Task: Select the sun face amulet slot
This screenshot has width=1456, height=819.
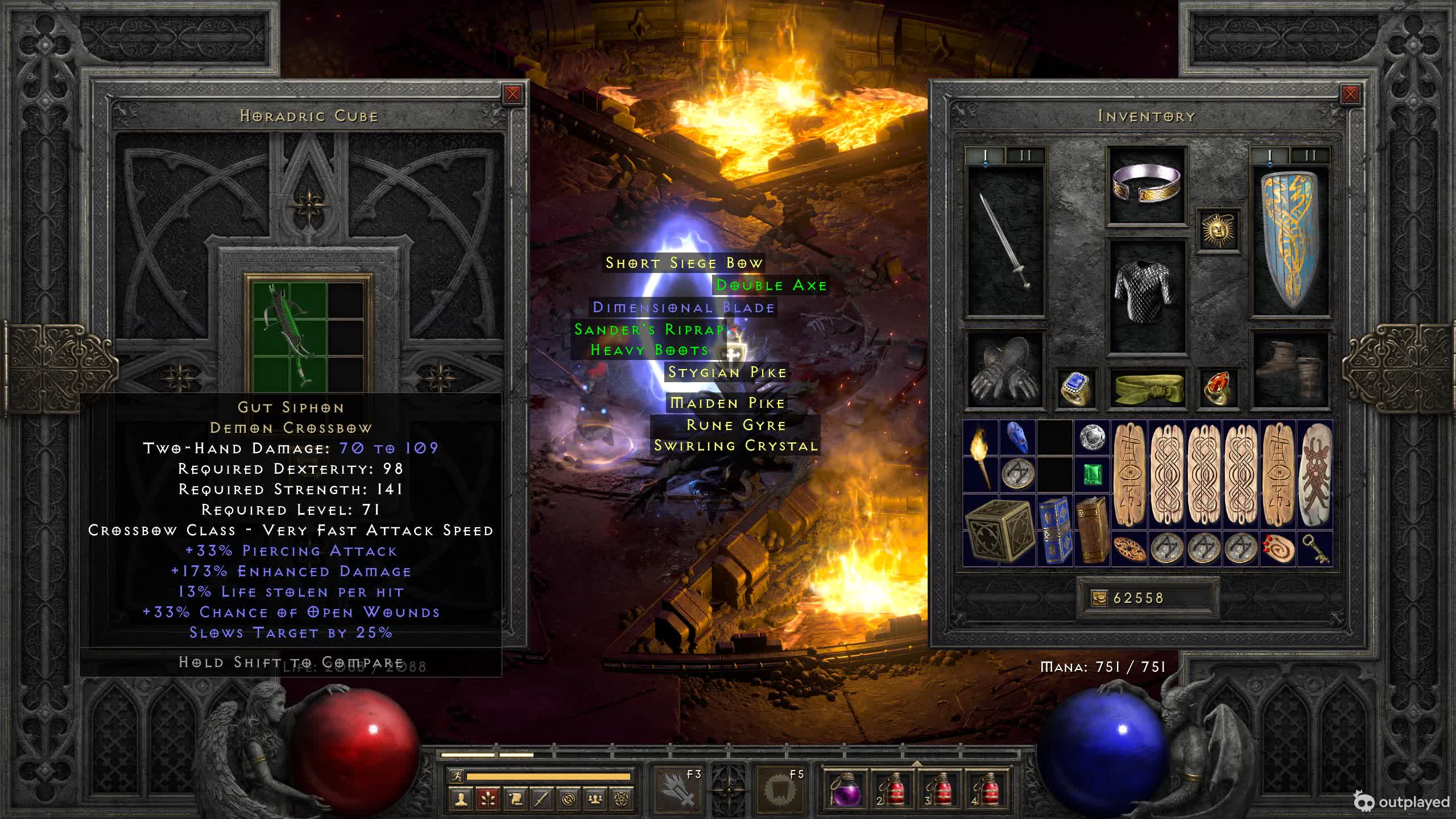Action: (1218, 229)
